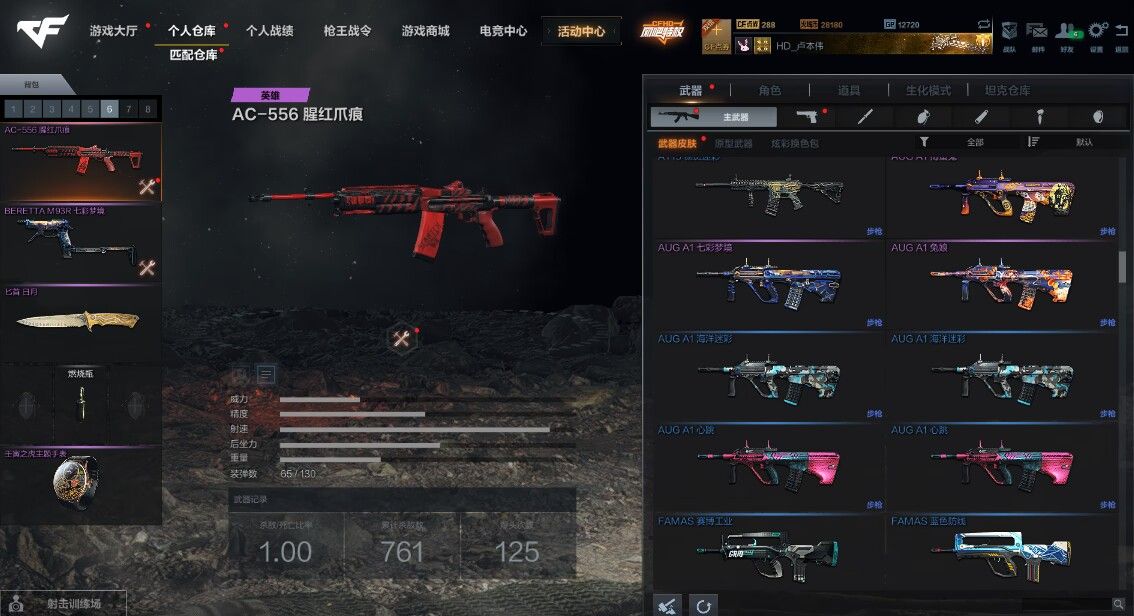Open the 电竞中心 esports center
The image size is (1134, 616).
pos(503,31)
